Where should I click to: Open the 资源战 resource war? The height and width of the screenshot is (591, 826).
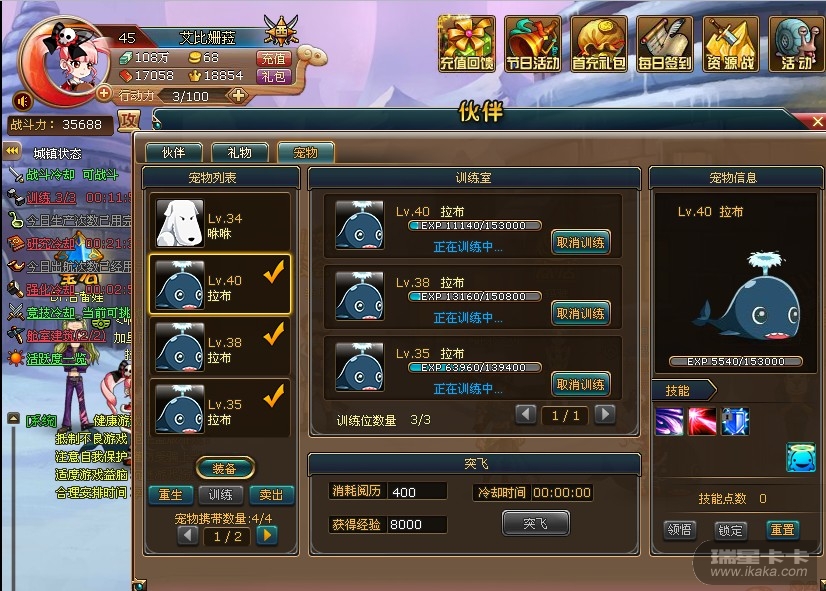tap(731, 45)
